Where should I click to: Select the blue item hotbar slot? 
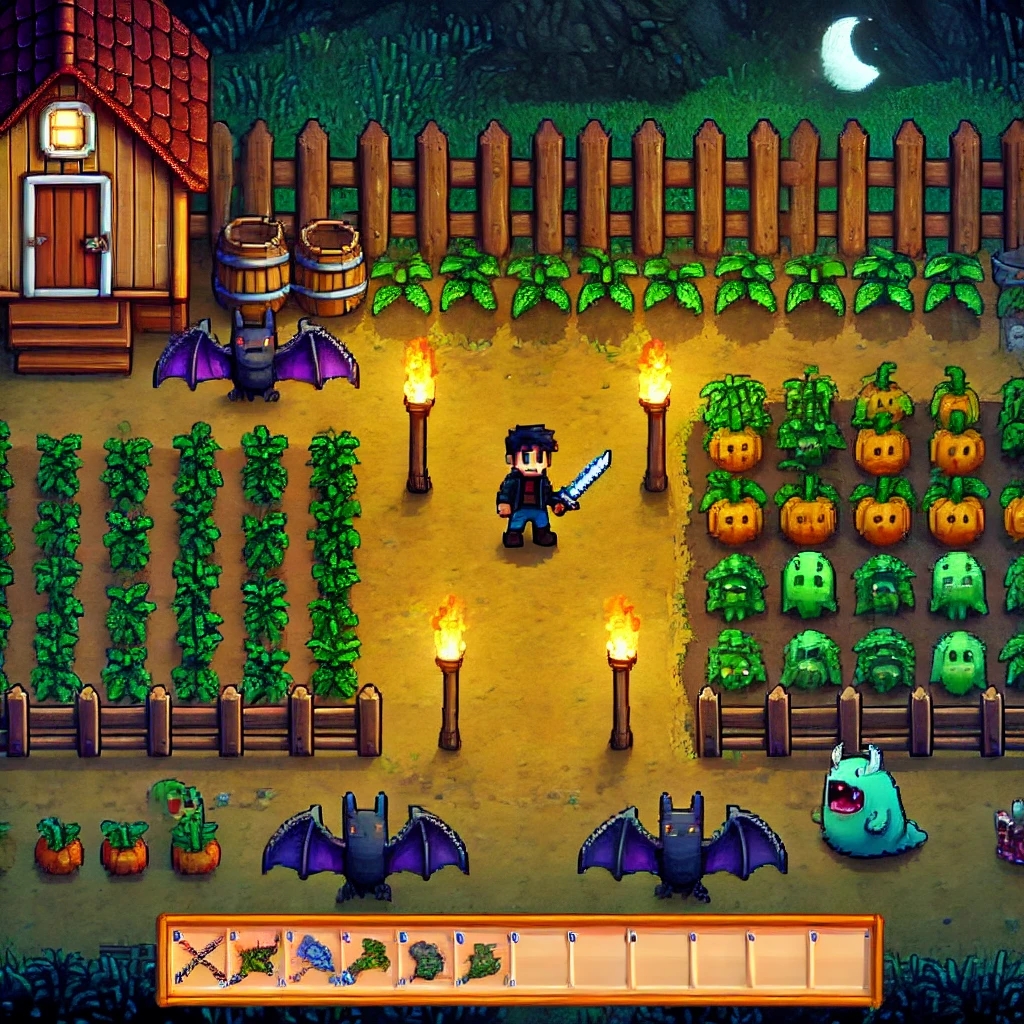313,960
